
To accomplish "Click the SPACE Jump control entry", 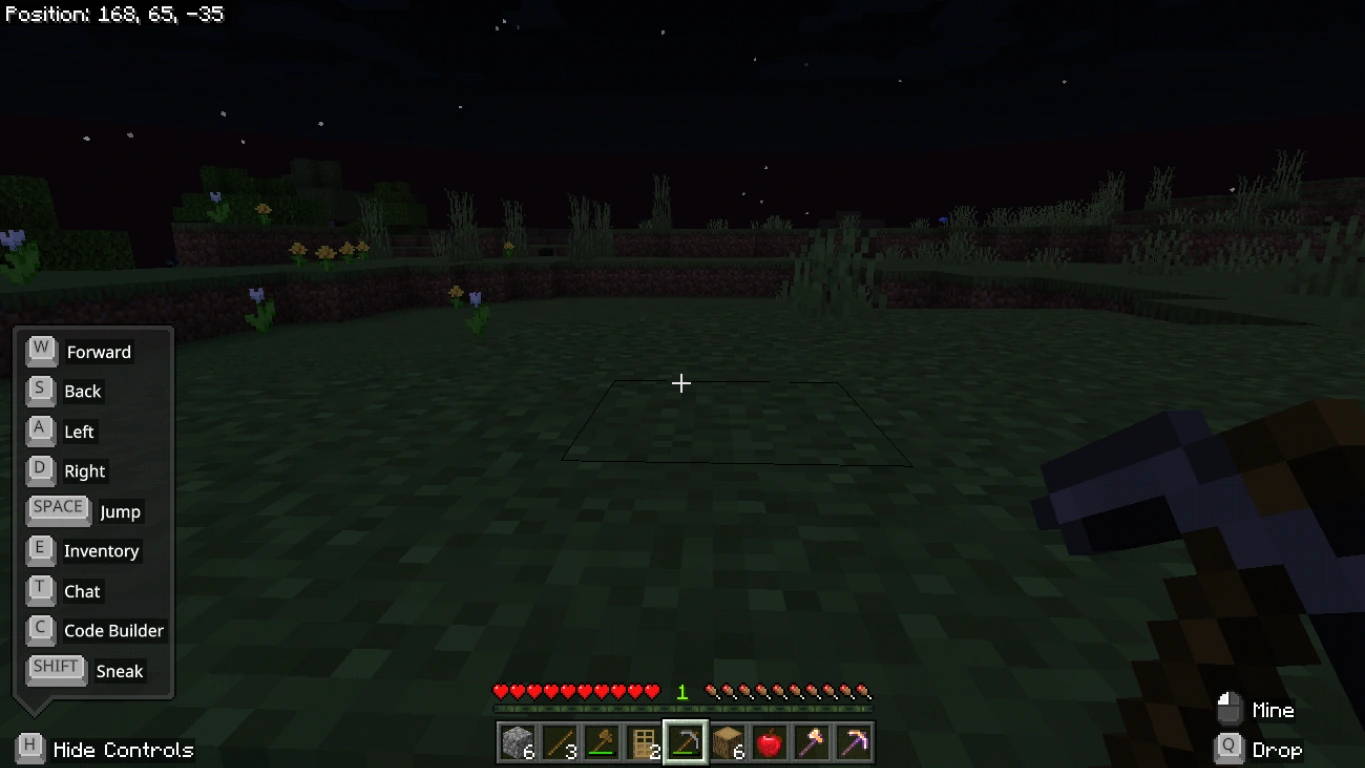I will [x=58, y=508].
